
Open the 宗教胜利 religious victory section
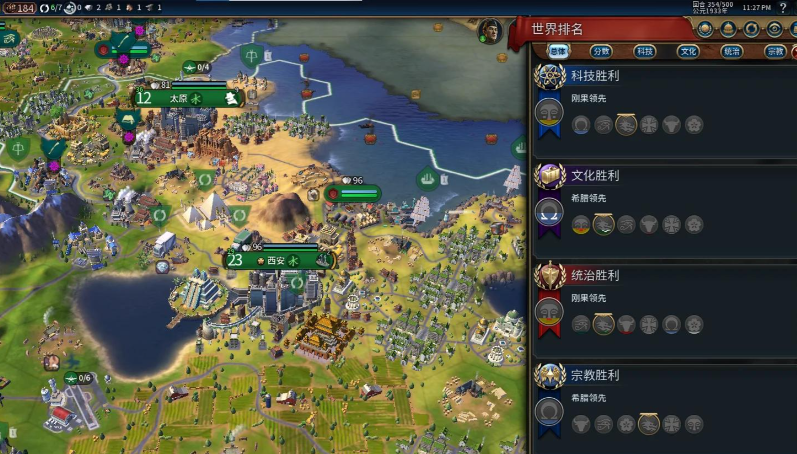[595, 375]
